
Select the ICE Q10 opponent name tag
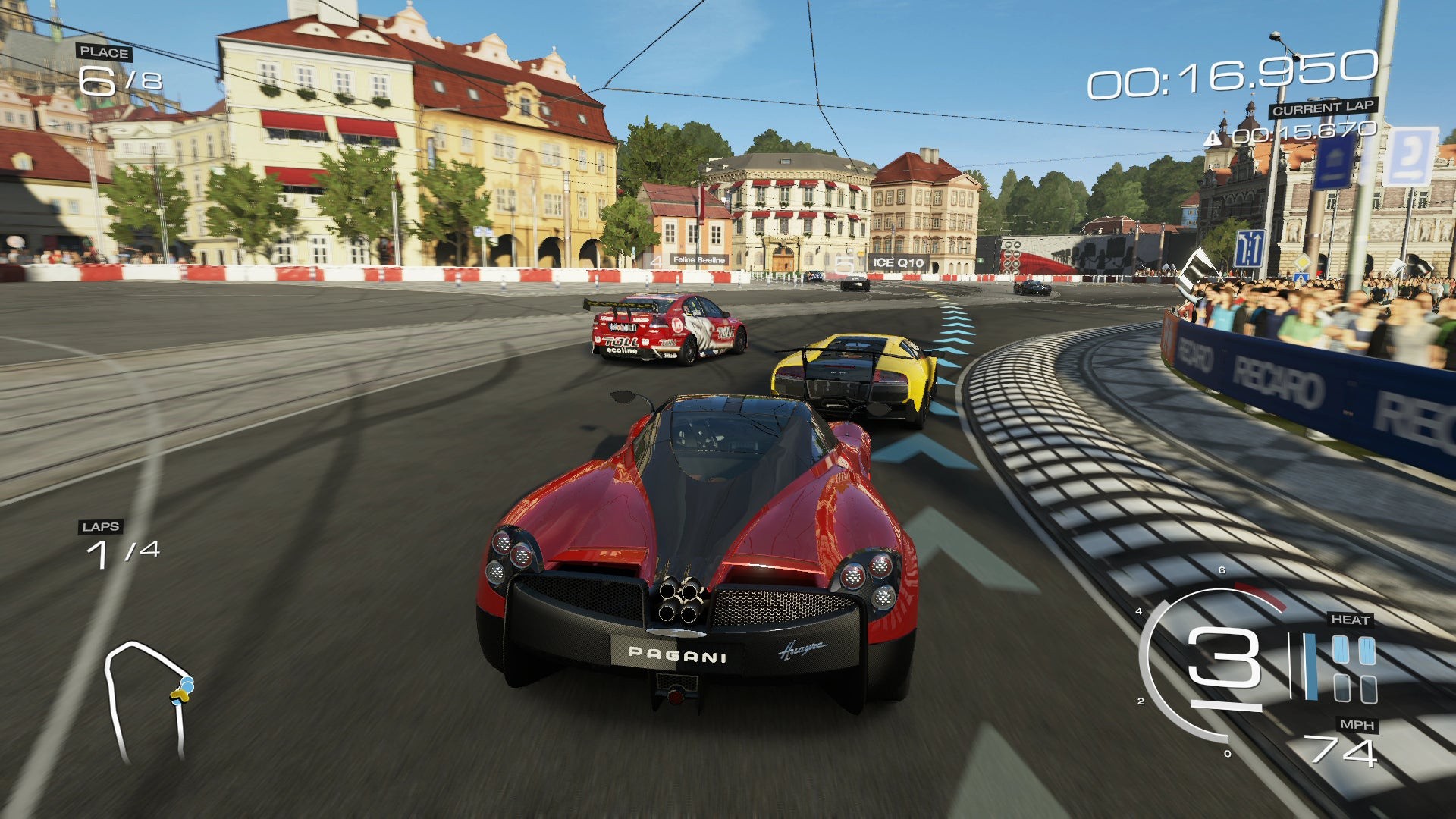pyautogui.click(x=898, y=263)
